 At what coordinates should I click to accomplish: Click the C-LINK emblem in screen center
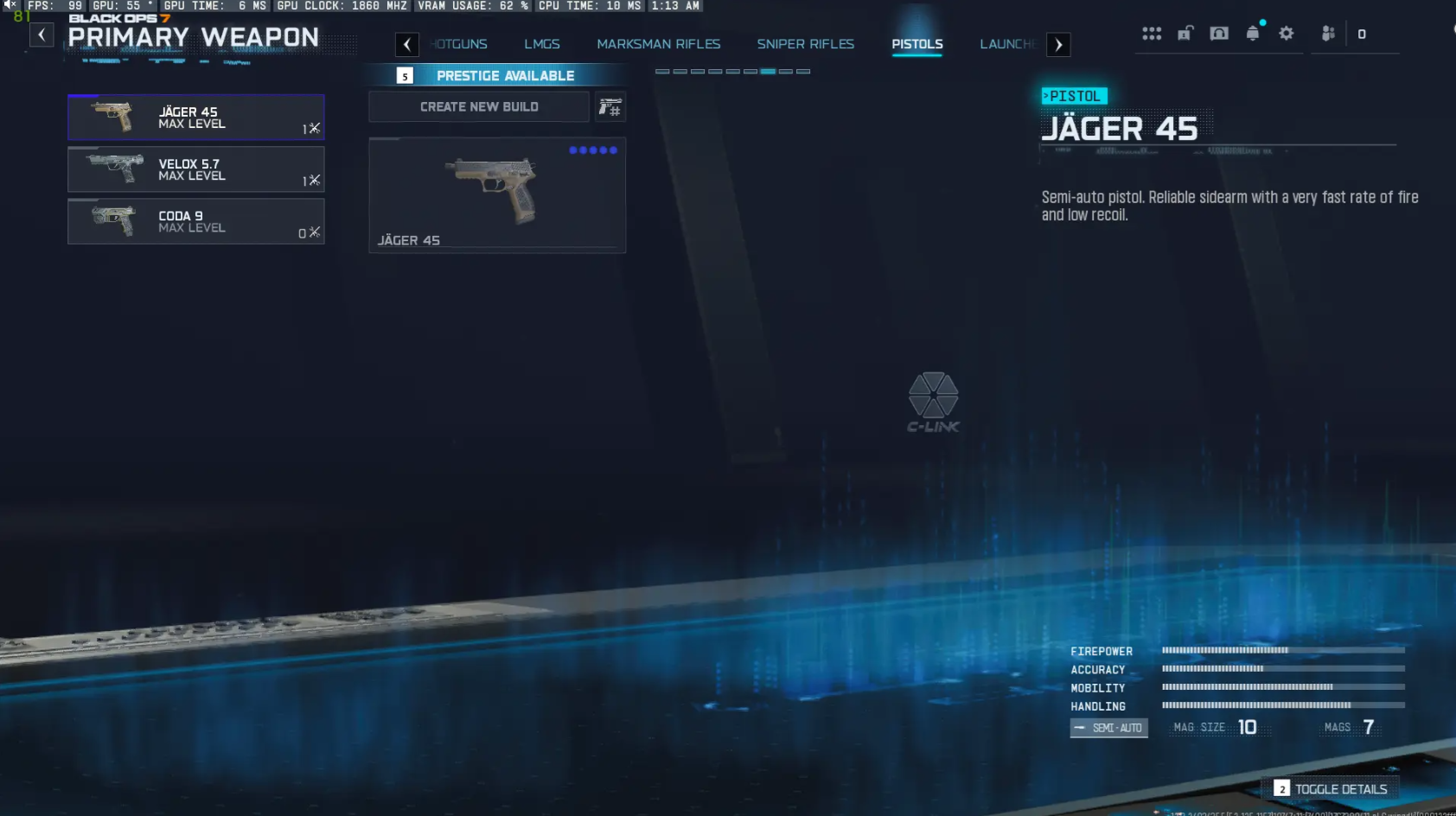935,401
